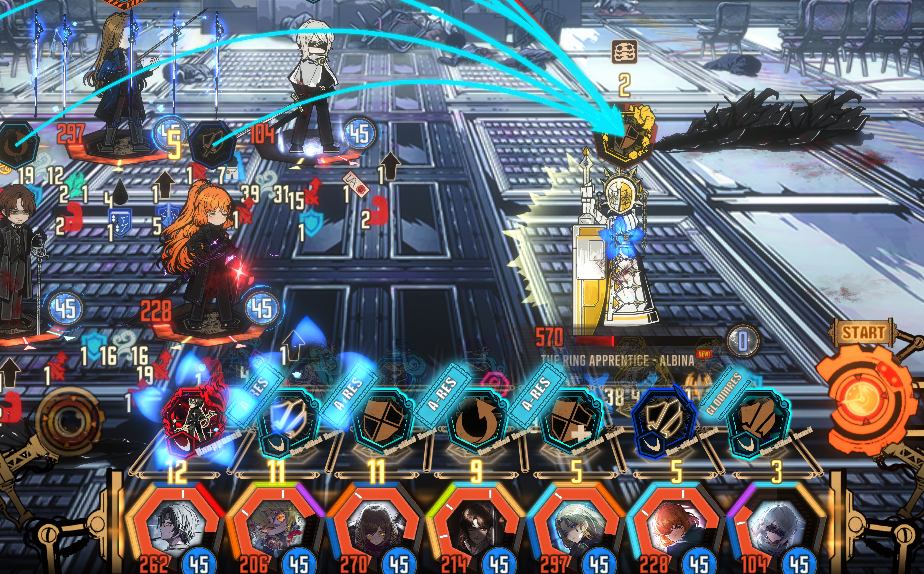Select the red Unopposed skill in the chain

click(191, 421)
